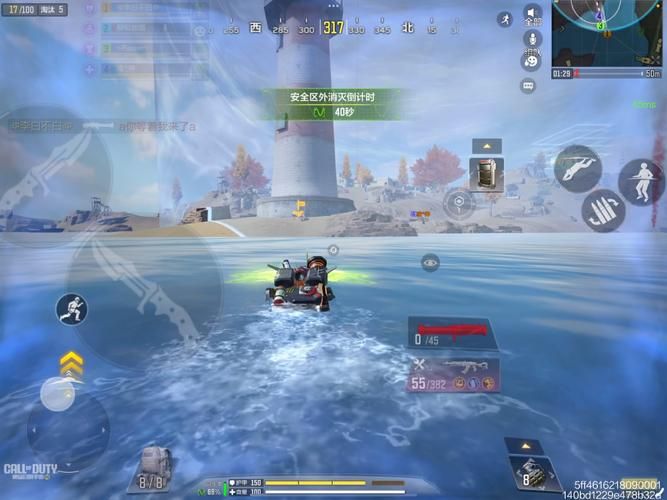Reload with the bullets reload button
Screen dimensions: 667x500
coord(604,210)
